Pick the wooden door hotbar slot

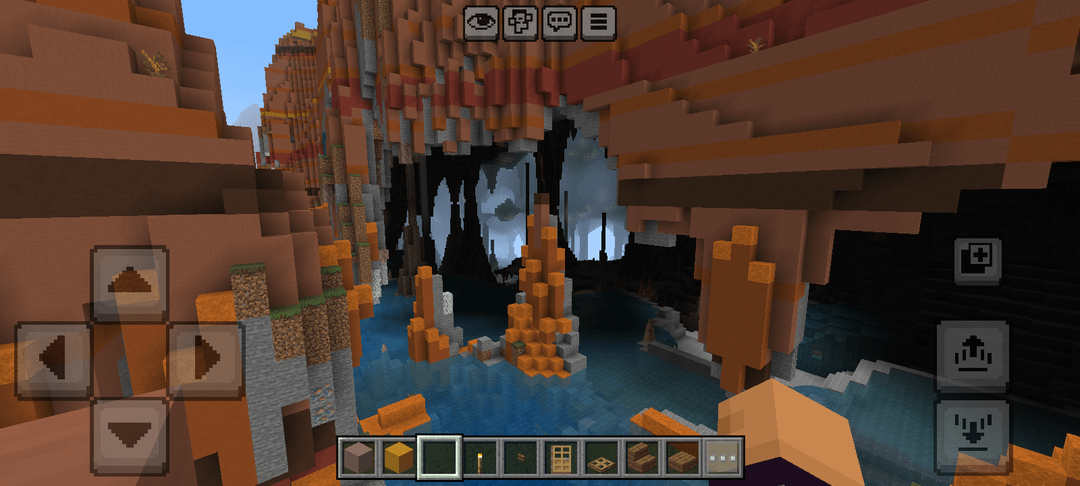pos(562,457)
